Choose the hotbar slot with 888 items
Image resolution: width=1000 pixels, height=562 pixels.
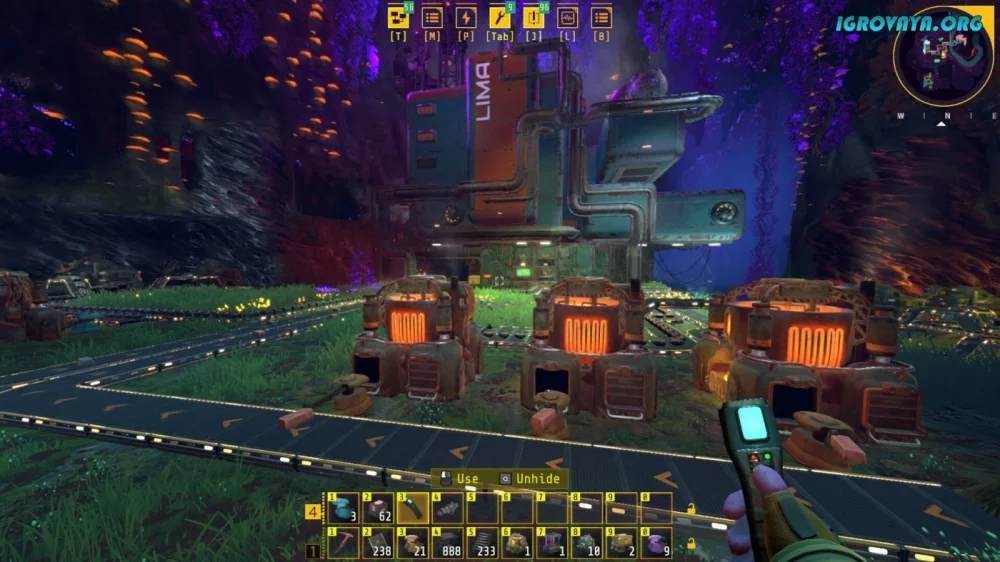coord(447,544)
